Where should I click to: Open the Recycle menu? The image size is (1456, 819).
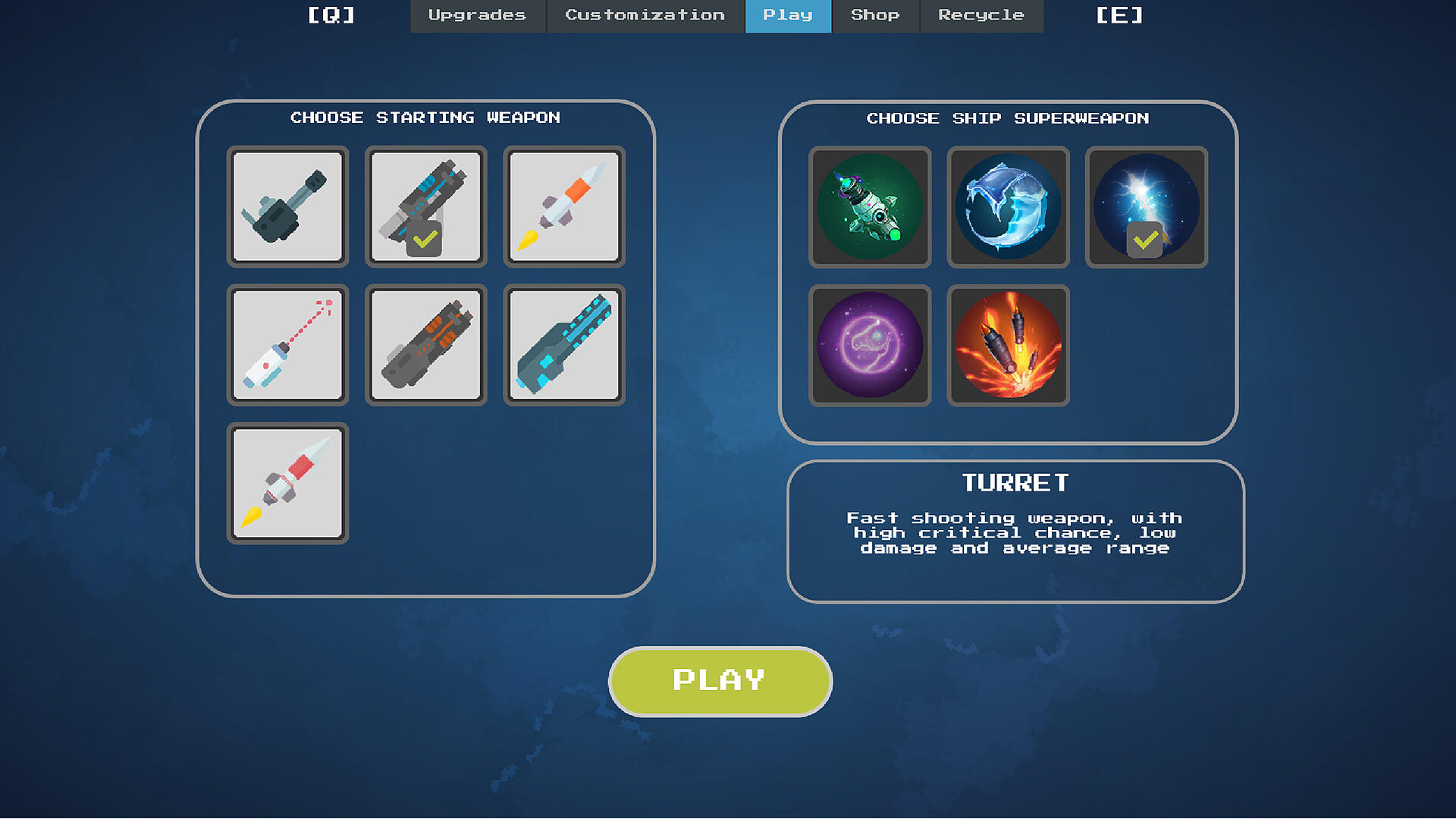(x=981, y=15)
